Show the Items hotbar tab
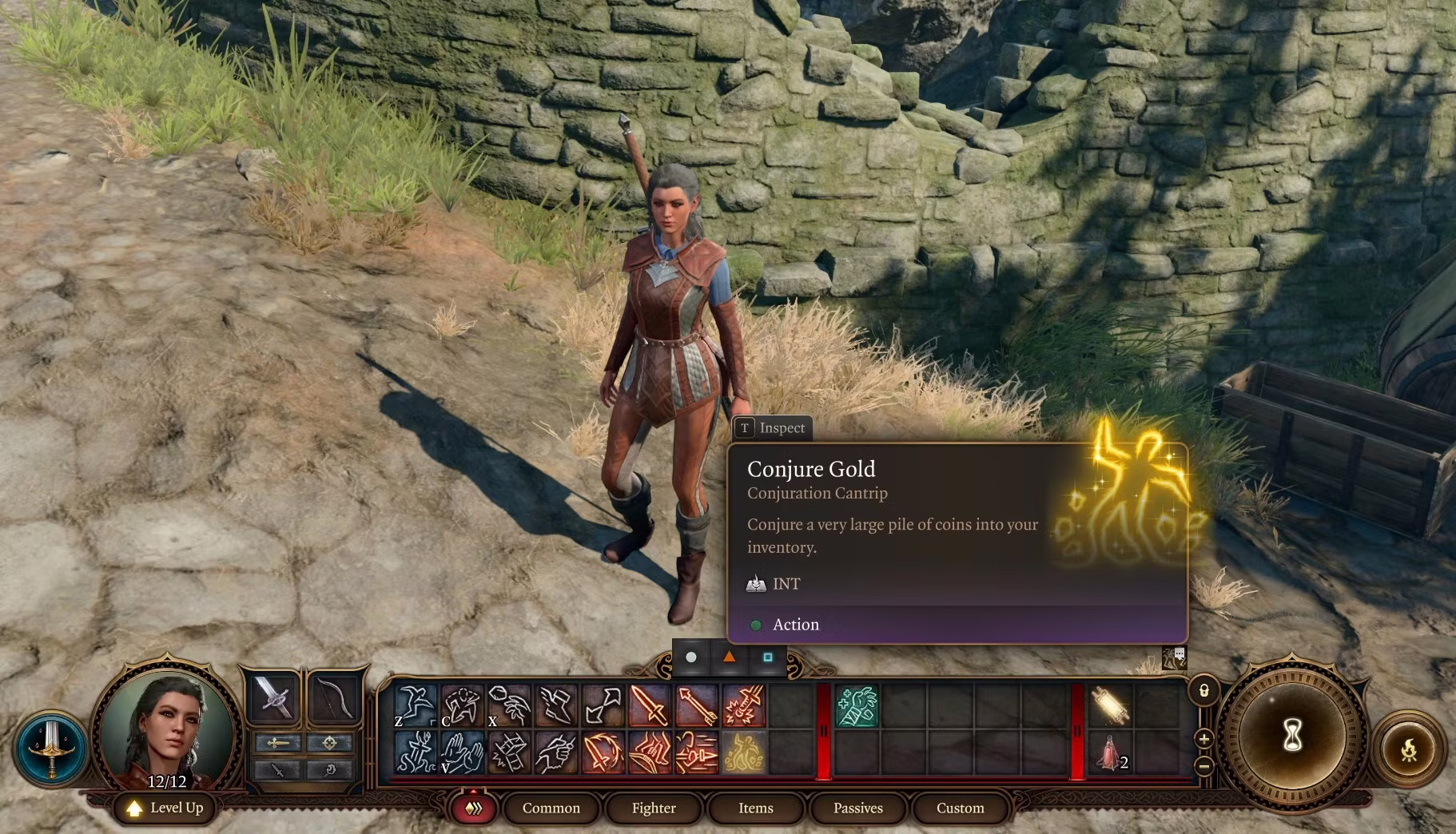 click(x=755, y=808)
